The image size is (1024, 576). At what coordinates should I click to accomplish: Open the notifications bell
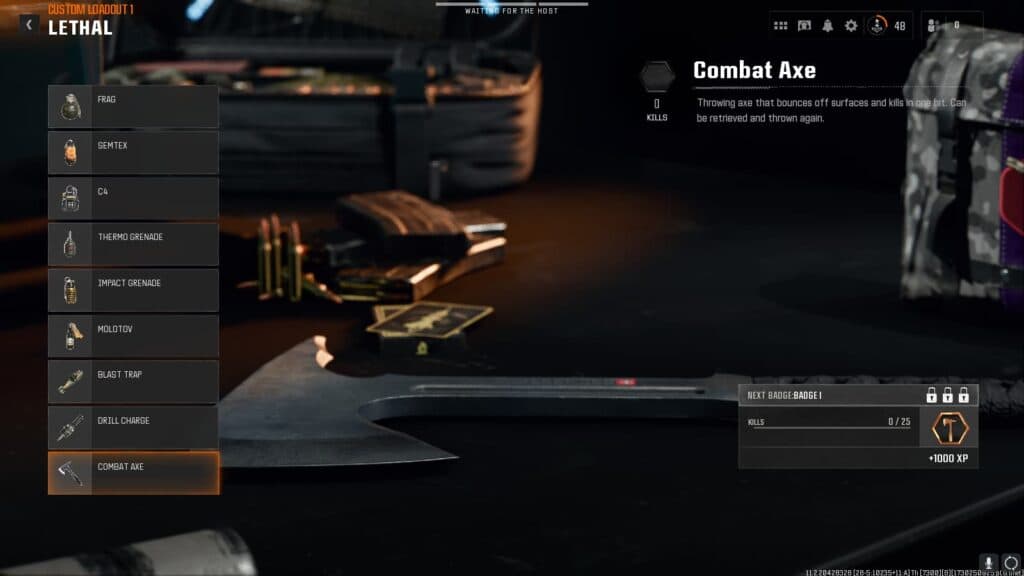pyautogui.click(x=828, y=26)
